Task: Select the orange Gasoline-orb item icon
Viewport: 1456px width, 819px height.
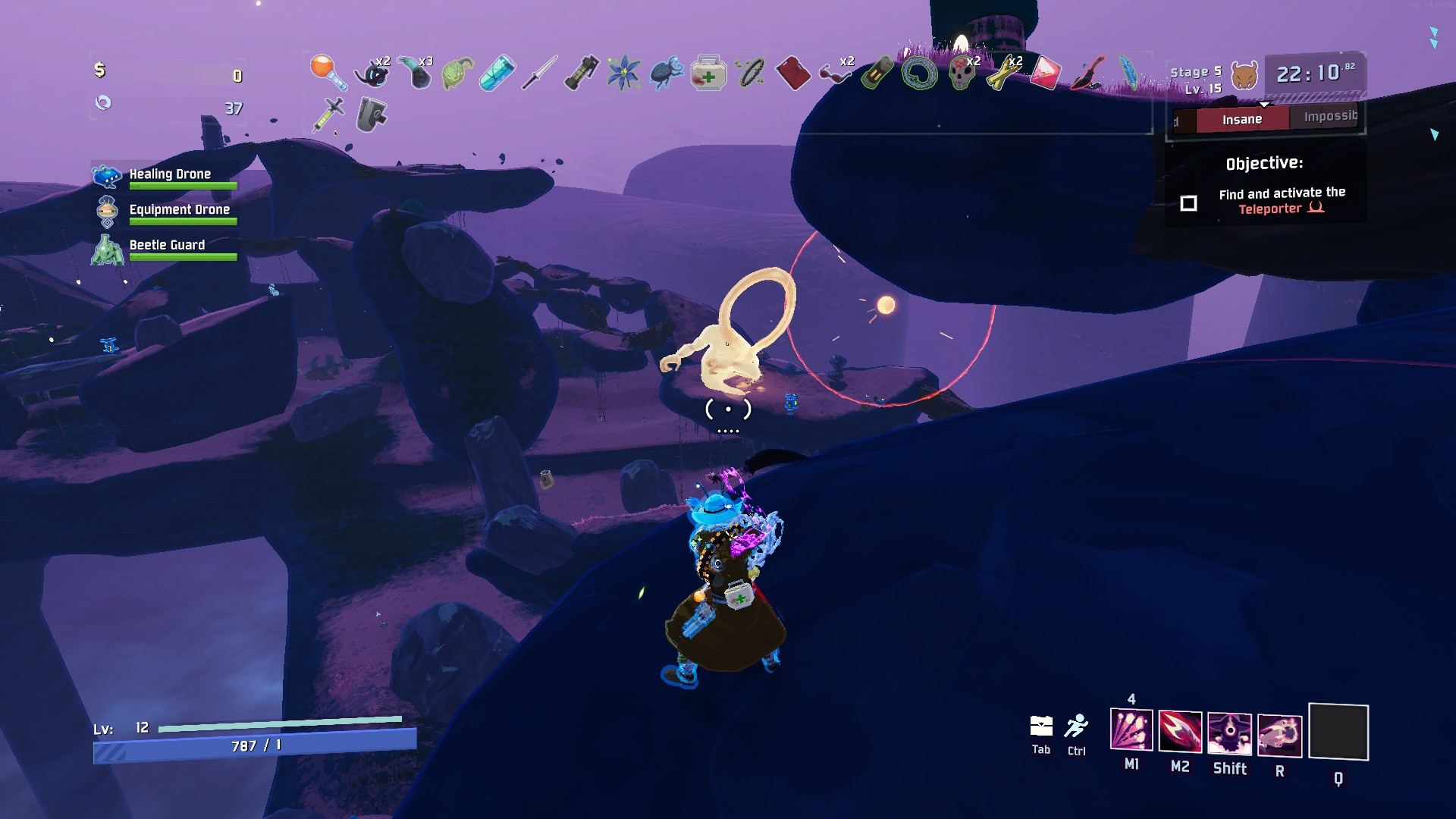Action: (328, 71)
